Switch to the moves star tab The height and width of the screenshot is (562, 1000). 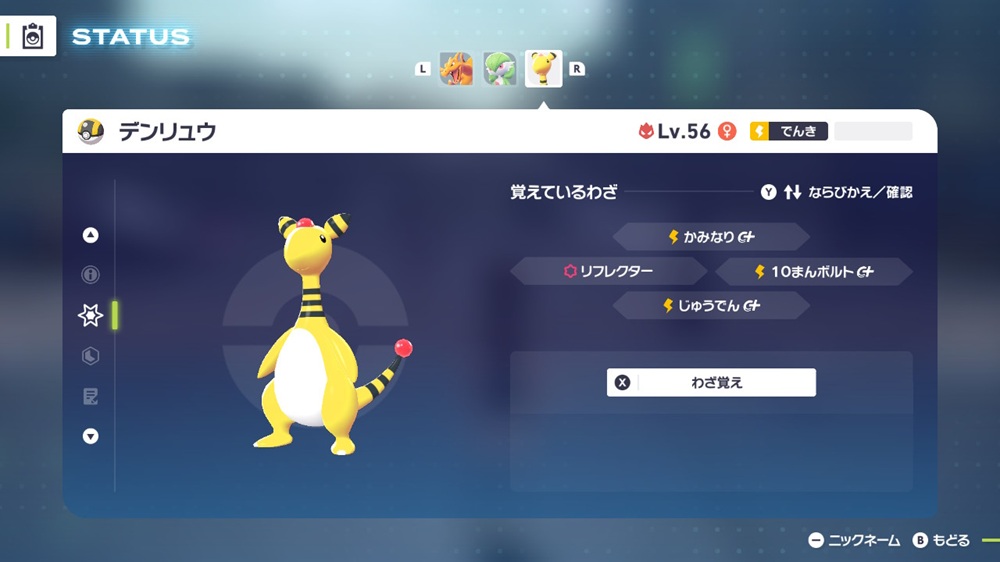(91, 315)
